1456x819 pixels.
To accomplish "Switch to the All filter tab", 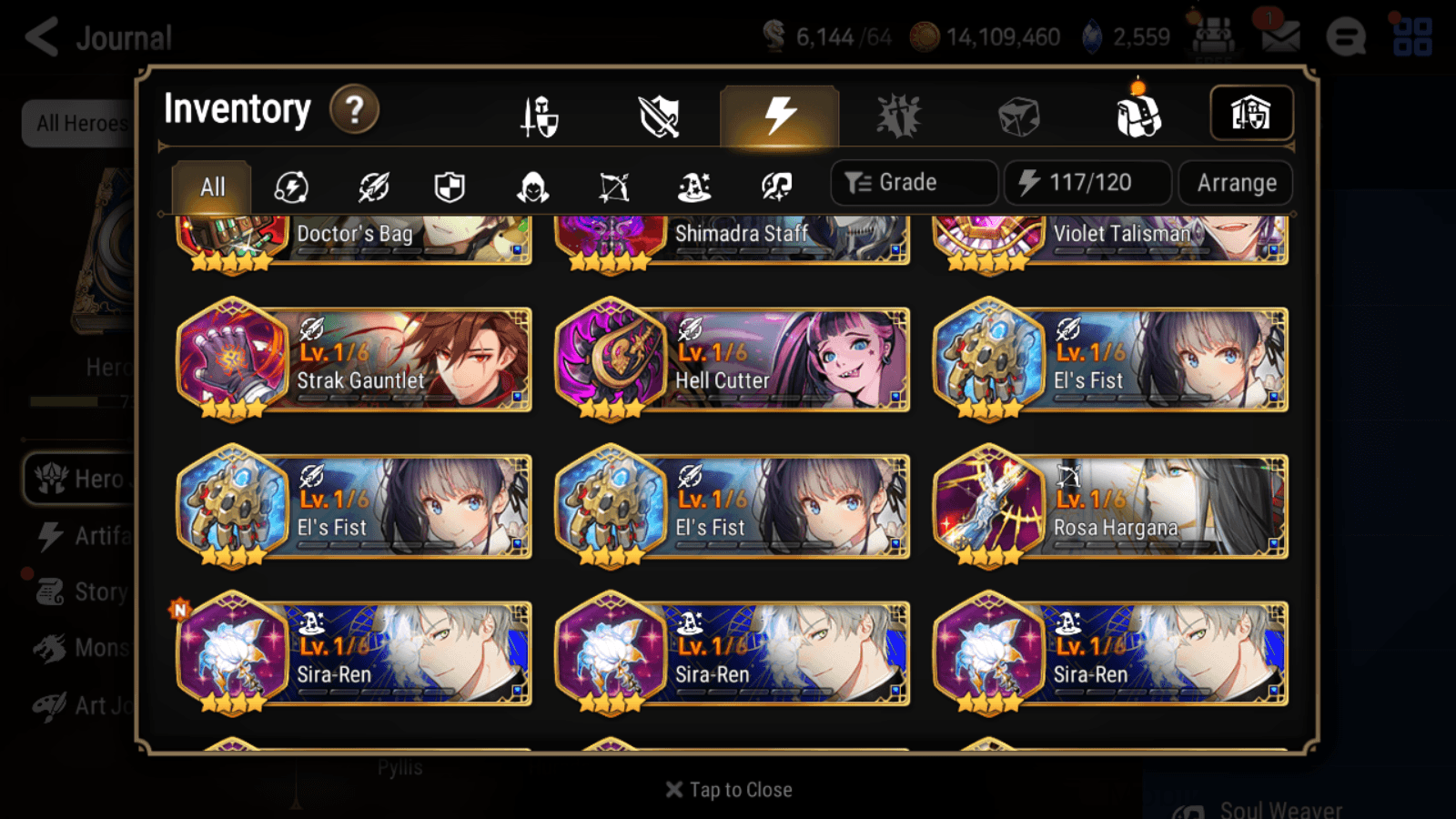I will [x=212, y=187].
